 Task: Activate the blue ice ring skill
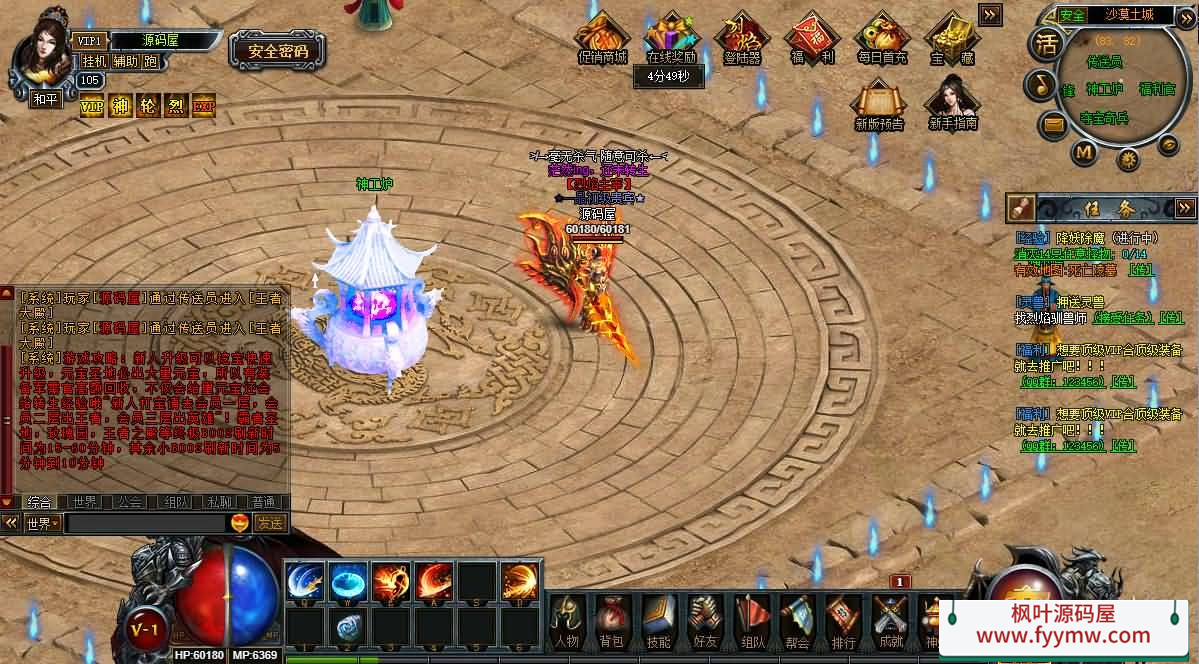coord(348,582)
